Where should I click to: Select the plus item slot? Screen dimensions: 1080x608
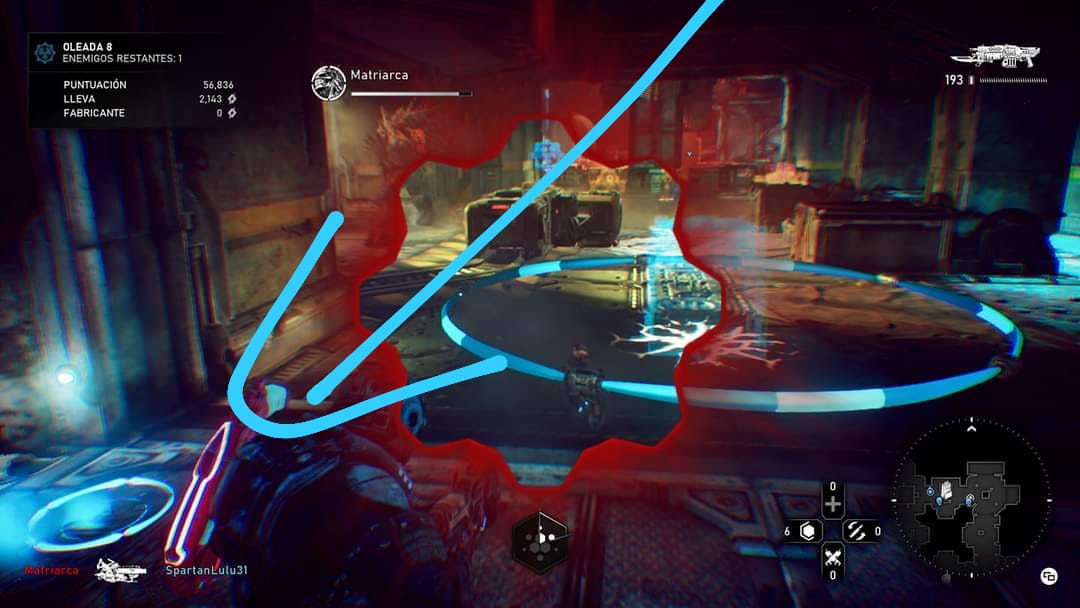tap(832, 504)
